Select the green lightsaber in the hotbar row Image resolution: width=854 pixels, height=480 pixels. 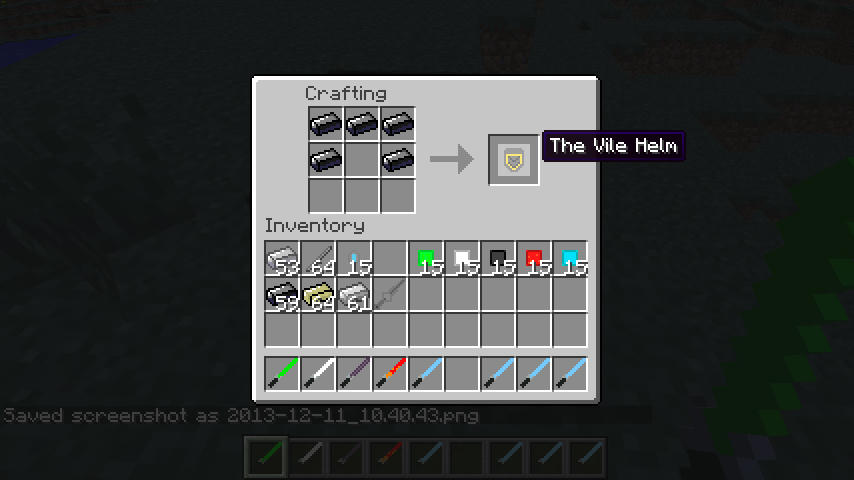coord(283,374)
